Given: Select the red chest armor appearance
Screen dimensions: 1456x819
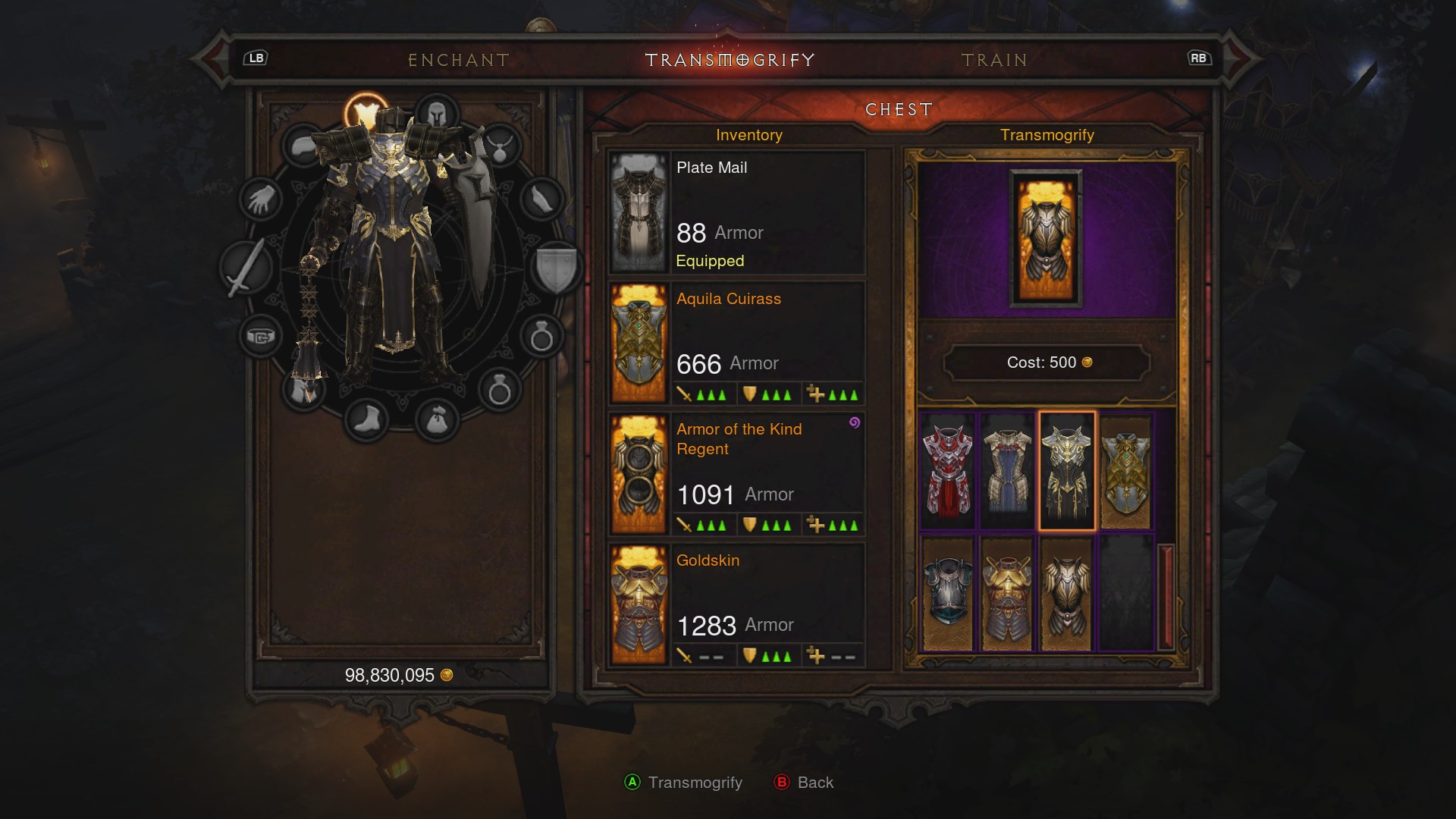Looking at the screenshot, I should (947, 470).
